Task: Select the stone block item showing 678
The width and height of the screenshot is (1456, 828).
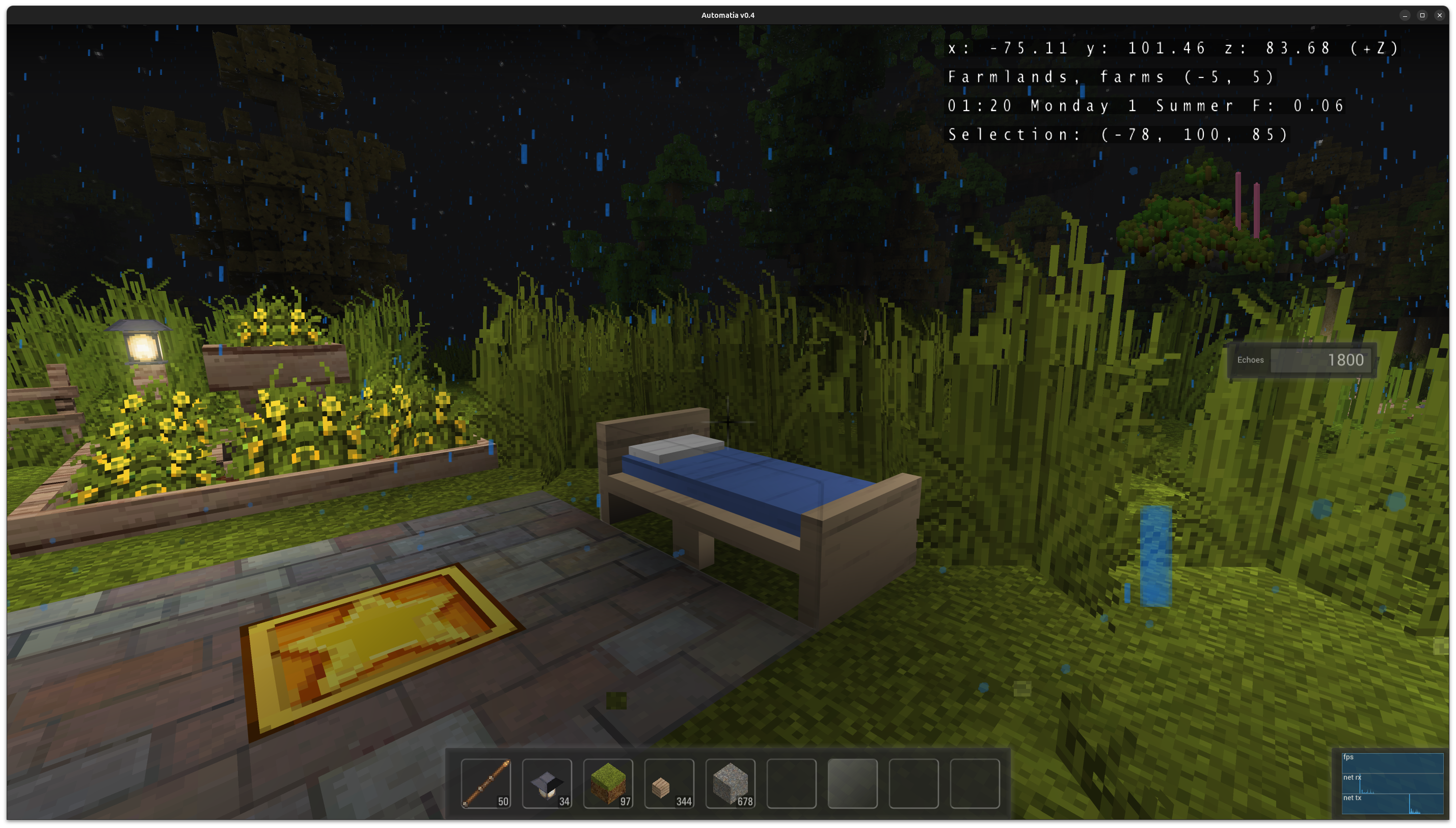Action: [730, 784]
